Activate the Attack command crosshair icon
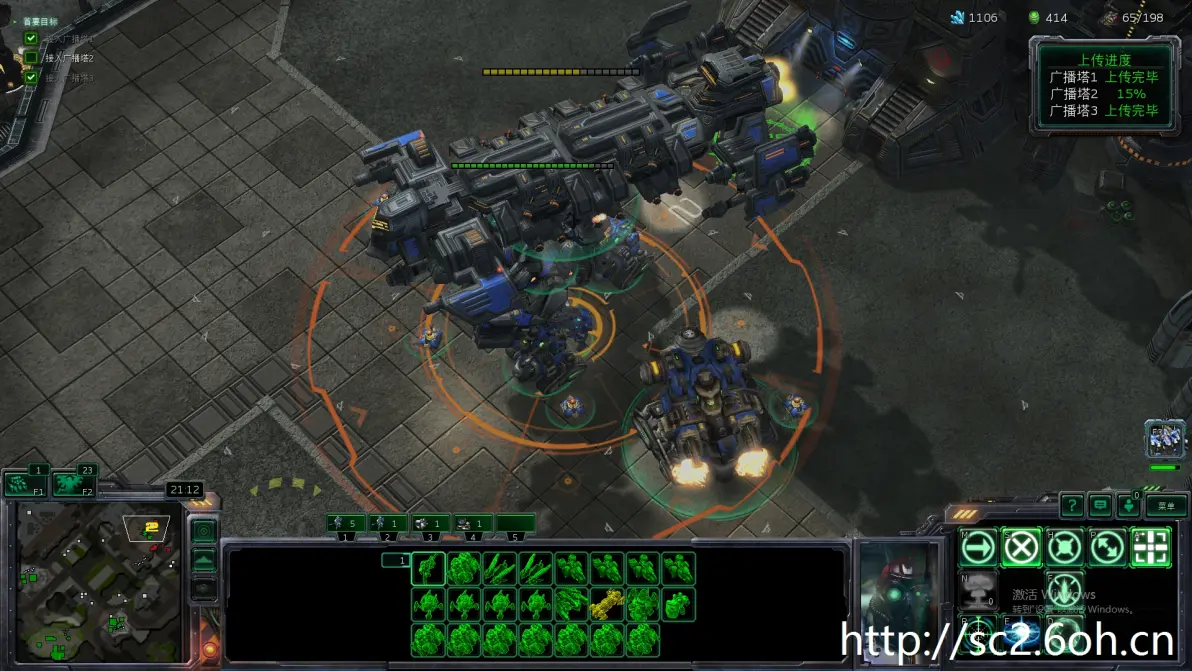The width and height of the screenshot is (1192, 671). click(x=1151, y=547)
